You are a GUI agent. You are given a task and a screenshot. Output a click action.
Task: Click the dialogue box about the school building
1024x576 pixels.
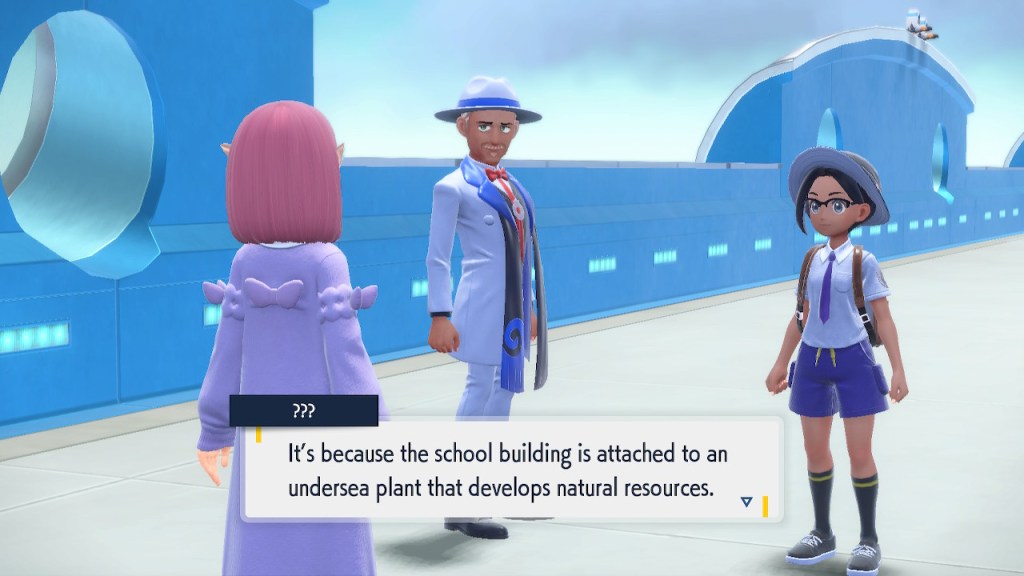pyautogui.click(x=510, y=469)
